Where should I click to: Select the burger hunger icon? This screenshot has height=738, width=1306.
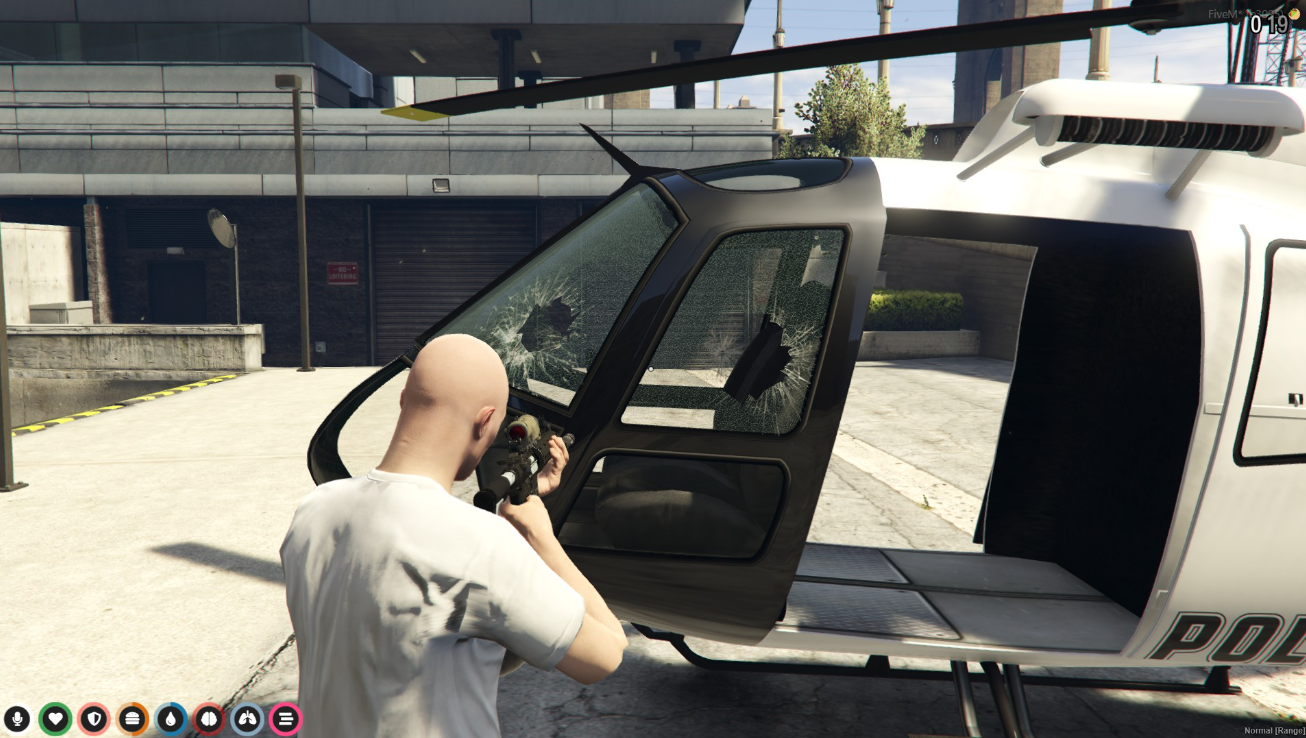tap(132, 718)
